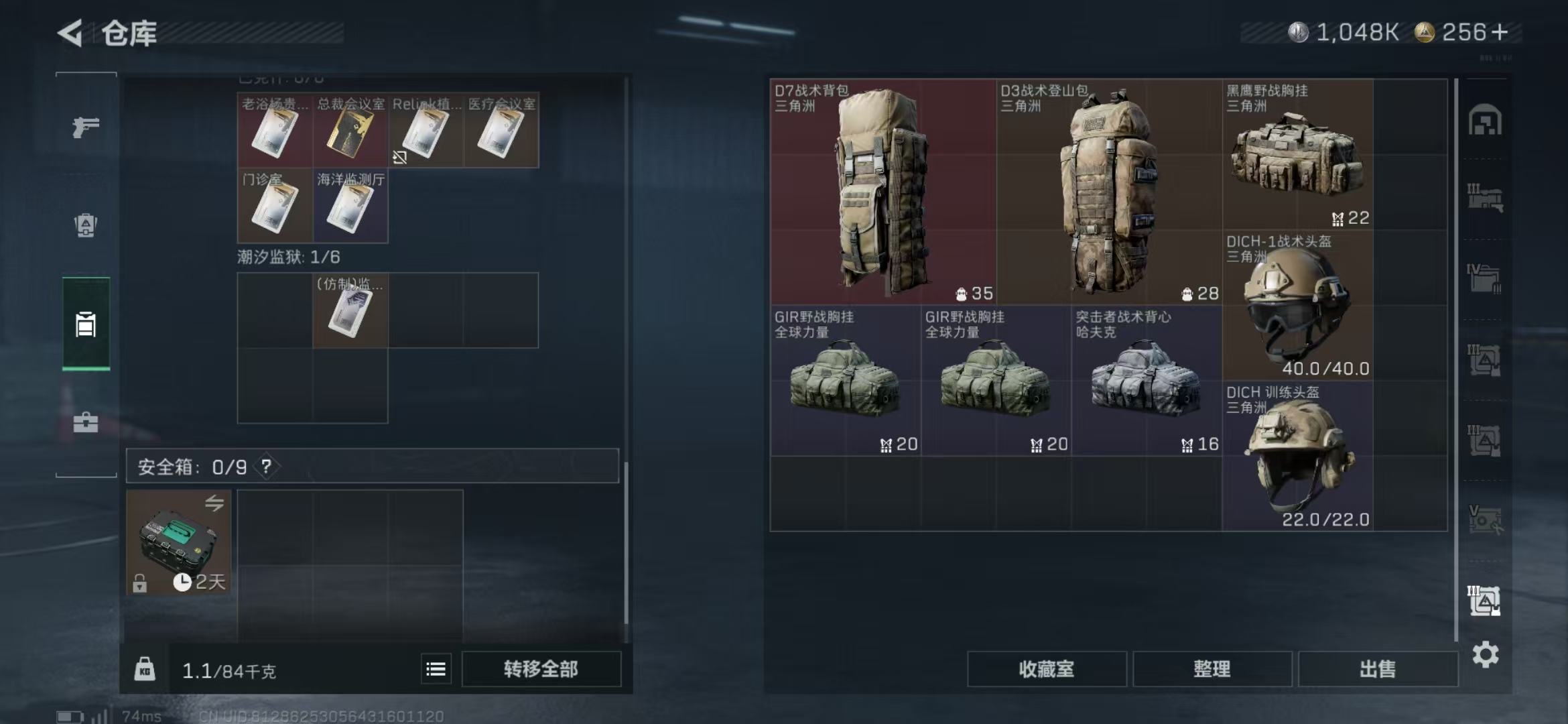Pick the 总裁会议室 gold keycard
The width and height of the screenshot is (1568, 724).
(x=350, y=131)
